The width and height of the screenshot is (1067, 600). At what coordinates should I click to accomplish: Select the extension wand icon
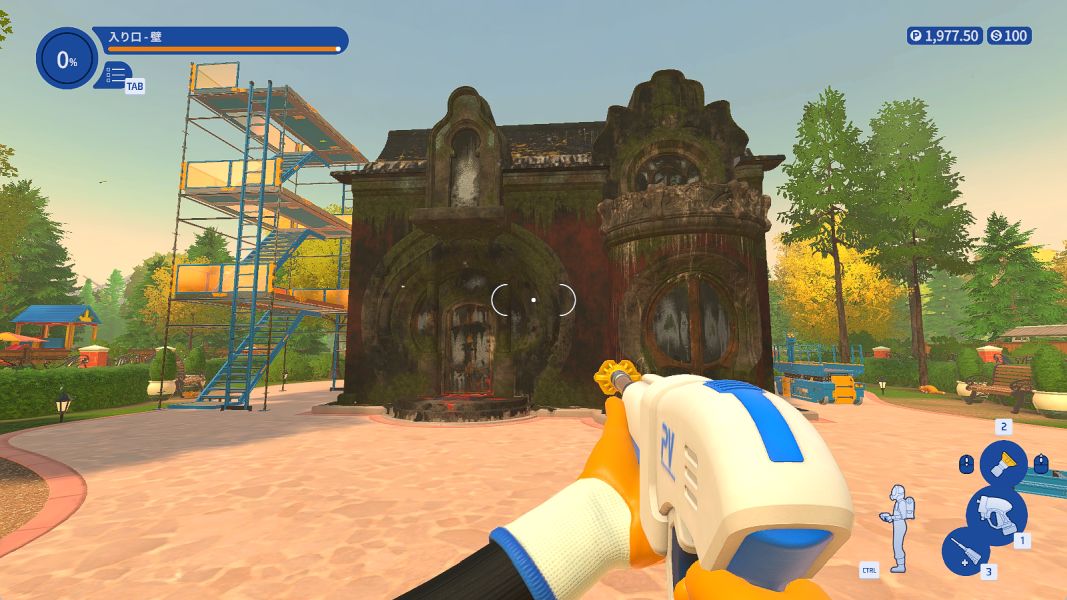click(966, 552)
